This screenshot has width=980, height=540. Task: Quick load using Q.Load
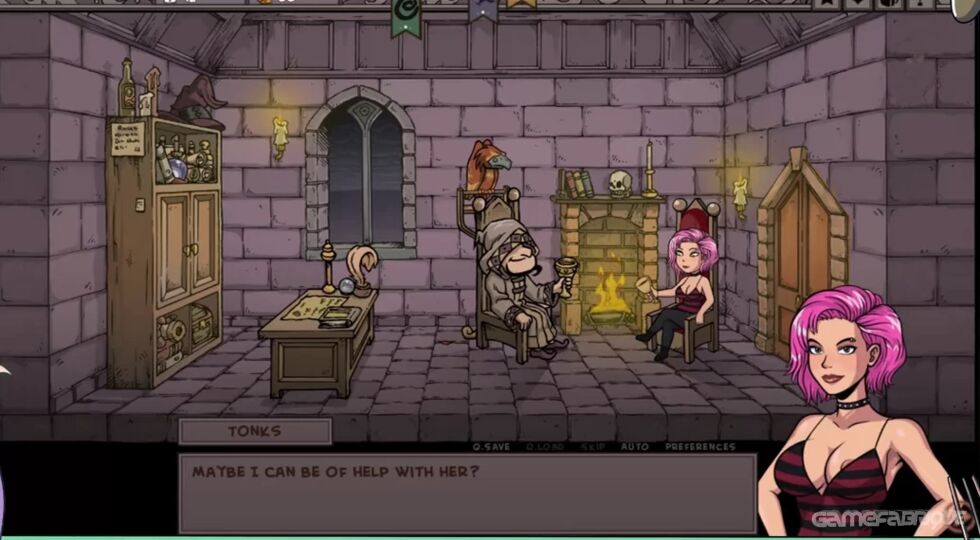546,446
